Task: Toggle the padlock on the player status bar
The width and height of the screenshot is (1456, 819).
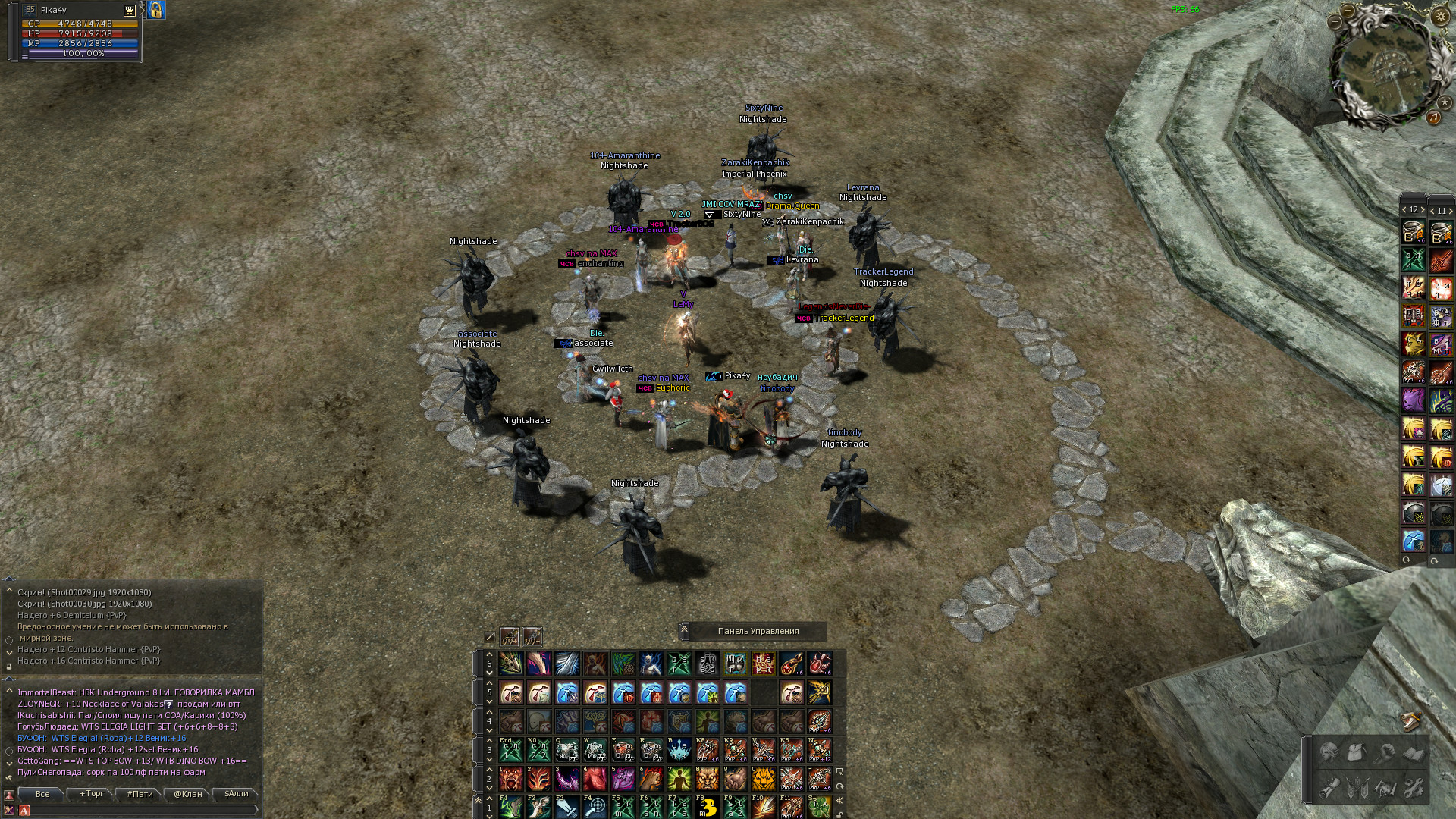Action: coord(156,10)
